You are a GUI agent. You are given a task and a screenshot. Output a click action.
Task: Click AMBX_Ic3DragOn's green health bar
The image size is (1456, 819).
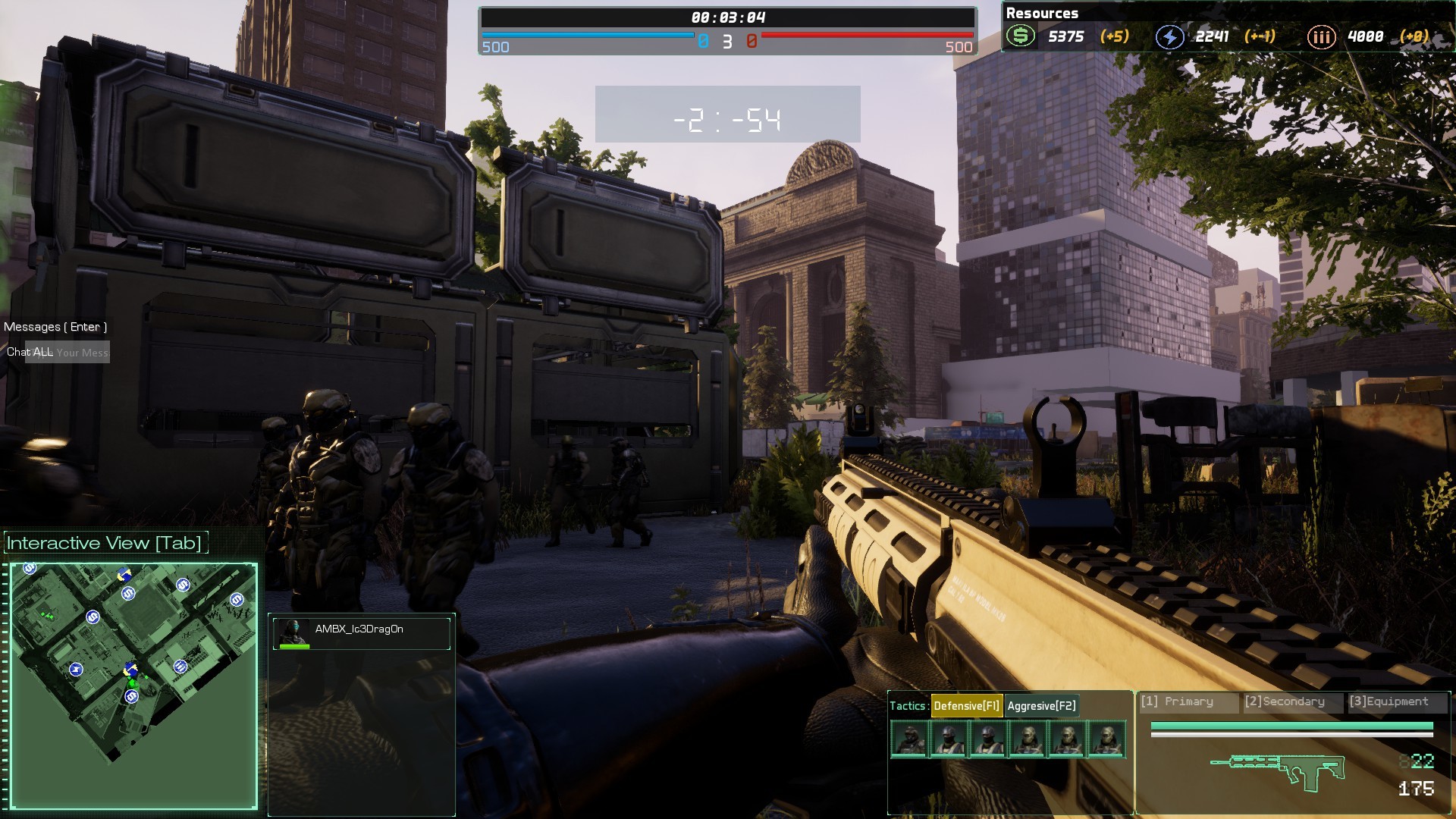click(294, 647)
